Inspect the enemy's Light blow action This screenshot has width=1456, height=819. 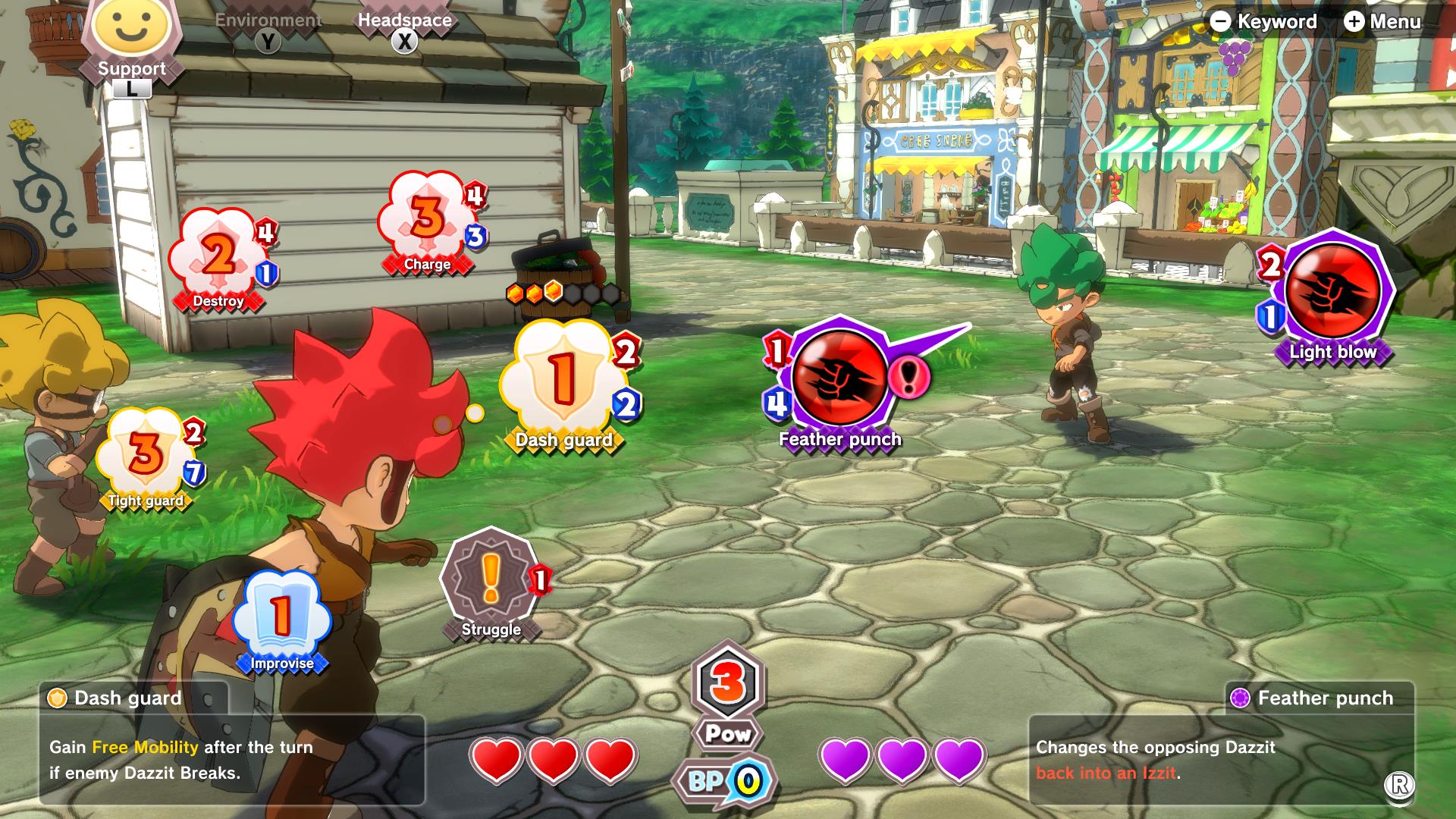coord(1332,292)
